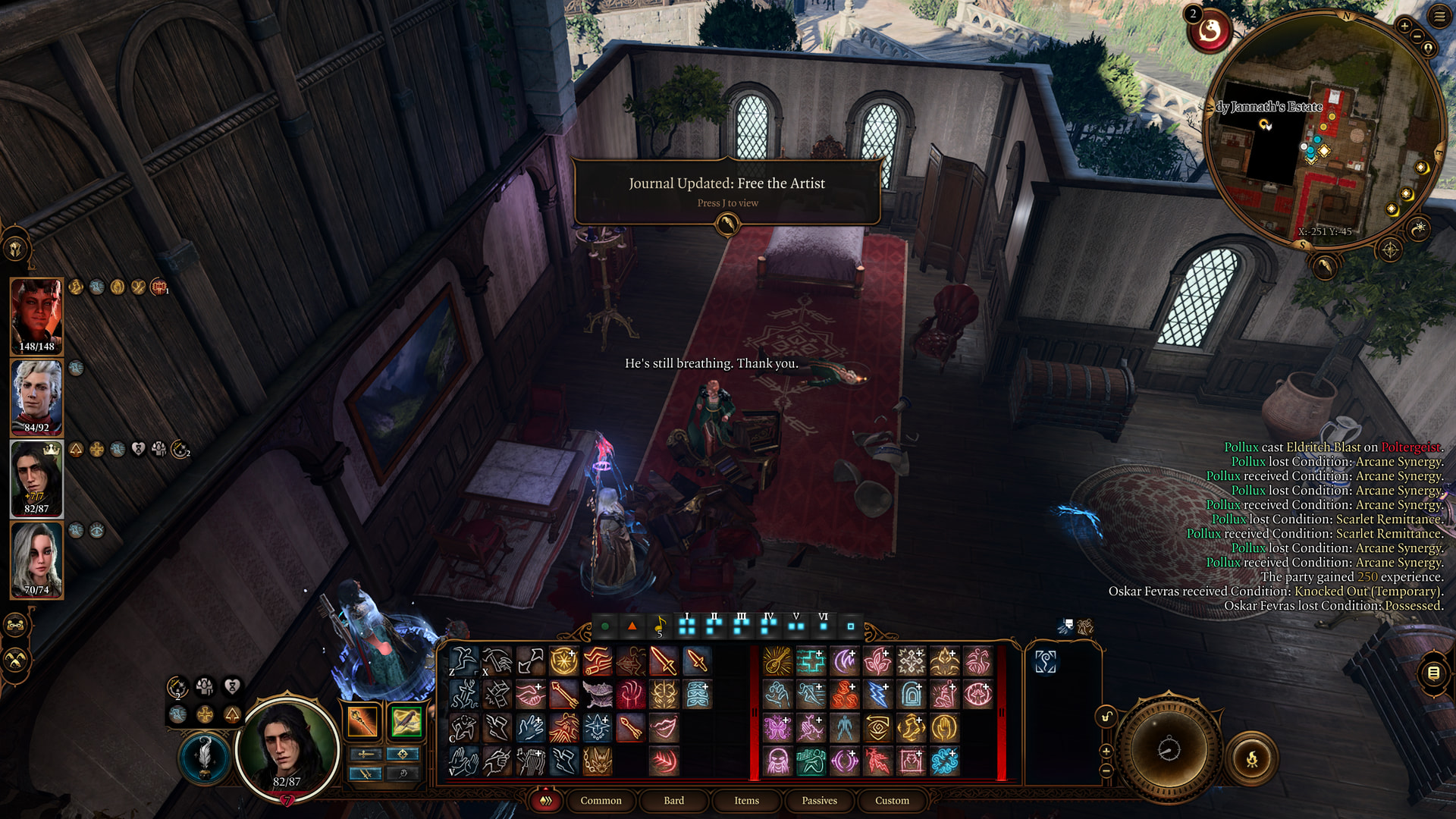This screenshot has height=819, width=1456.
Task: Open the game menu hamburger button
Action: click(x=1439, y=17)
